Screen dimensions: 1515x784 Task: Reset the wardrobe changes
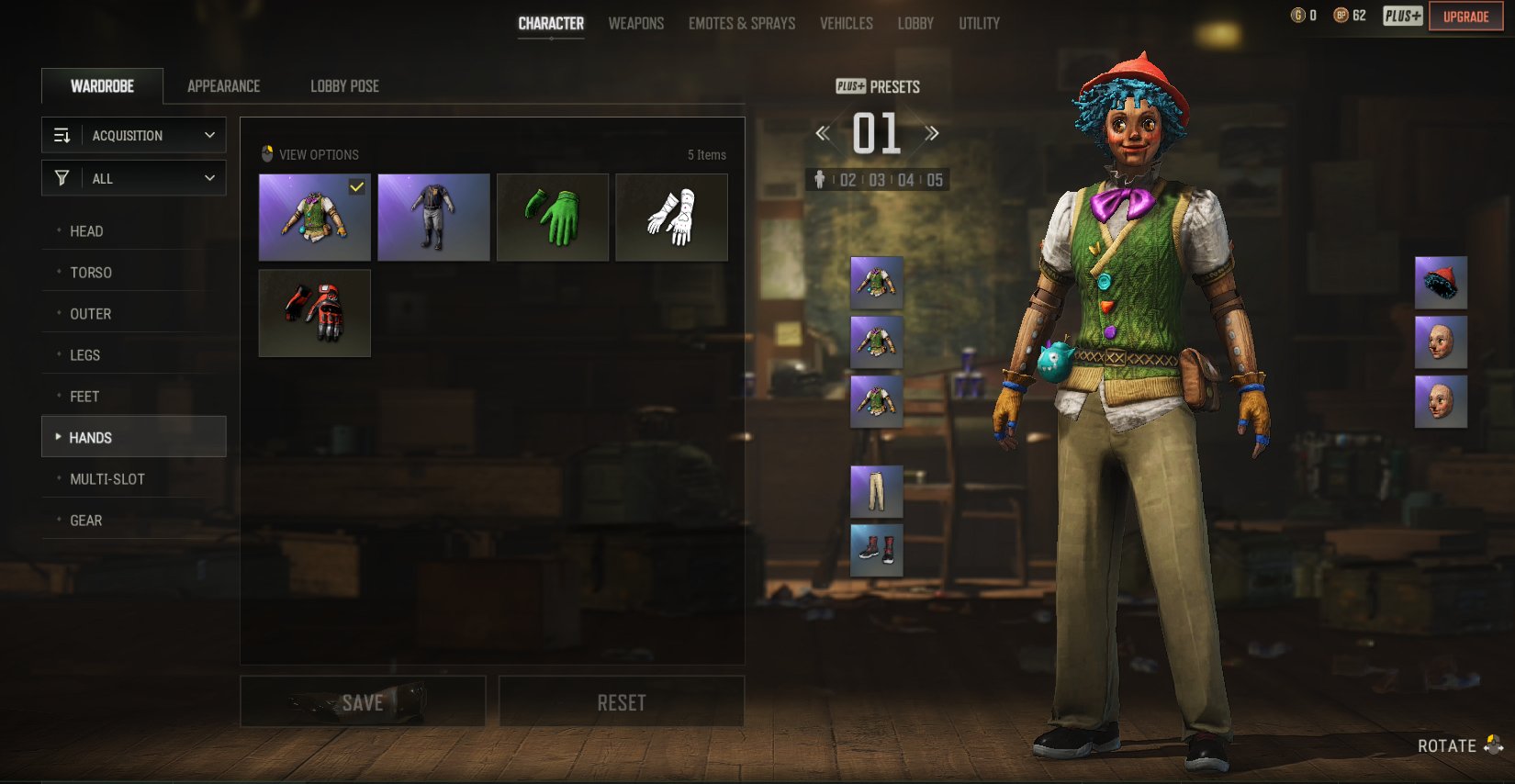point(622,702)
